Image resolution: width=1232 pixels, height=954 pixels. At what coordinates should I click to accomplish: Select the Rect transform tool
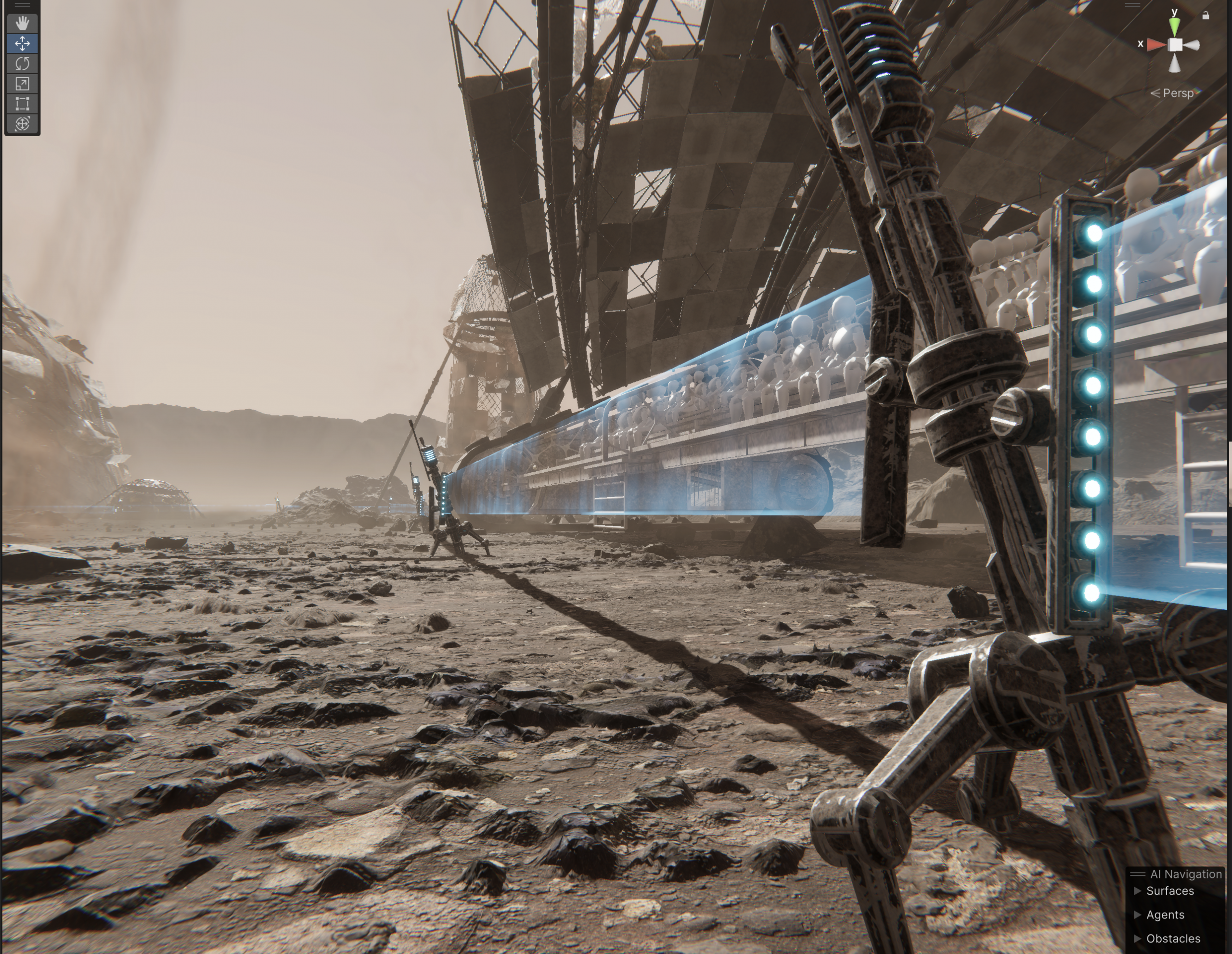[23, 104]
